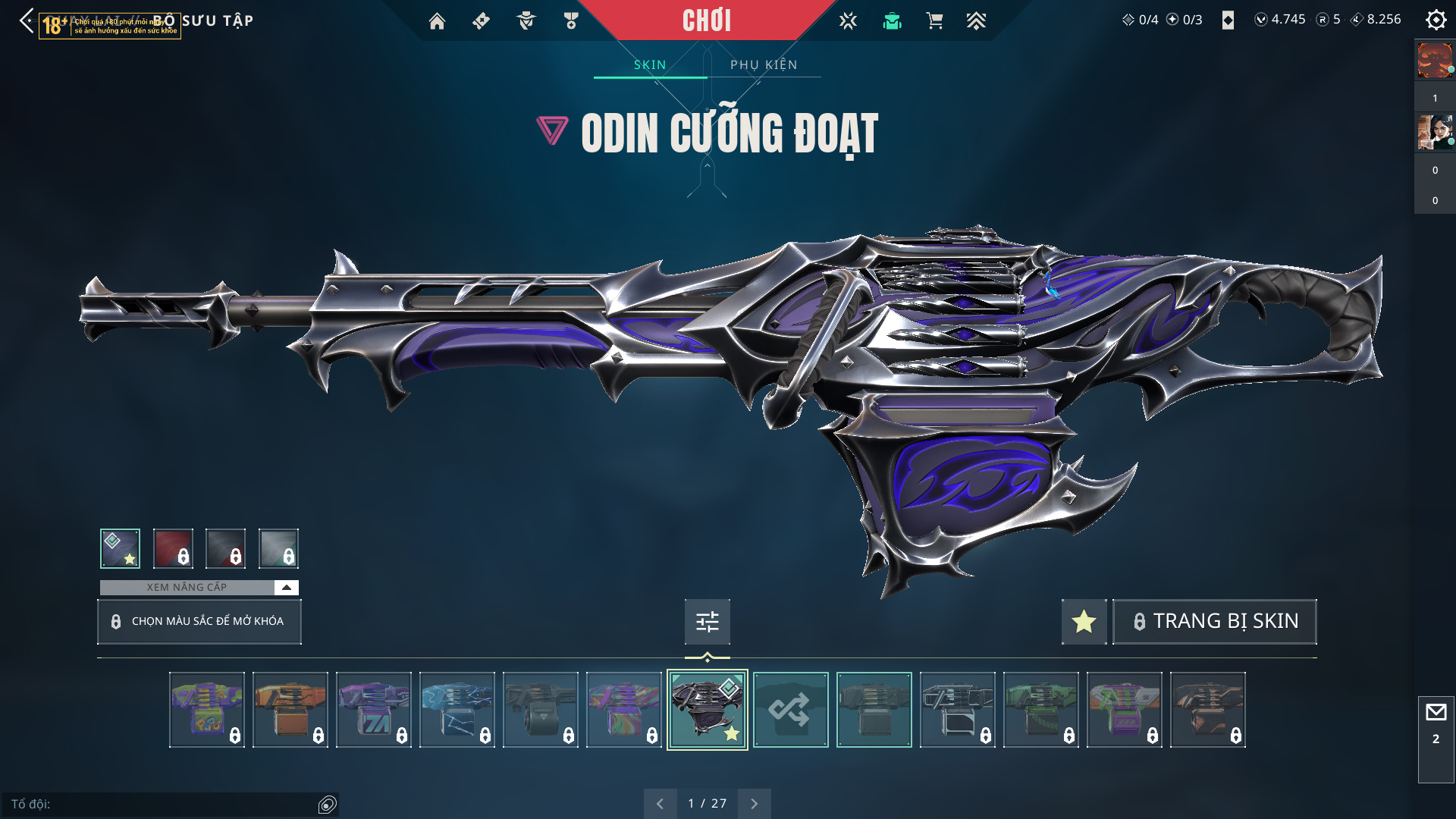Select the random shuffle skin tile
The width and height of the screenshot is (1456, 819).
[x=790, y=710]
